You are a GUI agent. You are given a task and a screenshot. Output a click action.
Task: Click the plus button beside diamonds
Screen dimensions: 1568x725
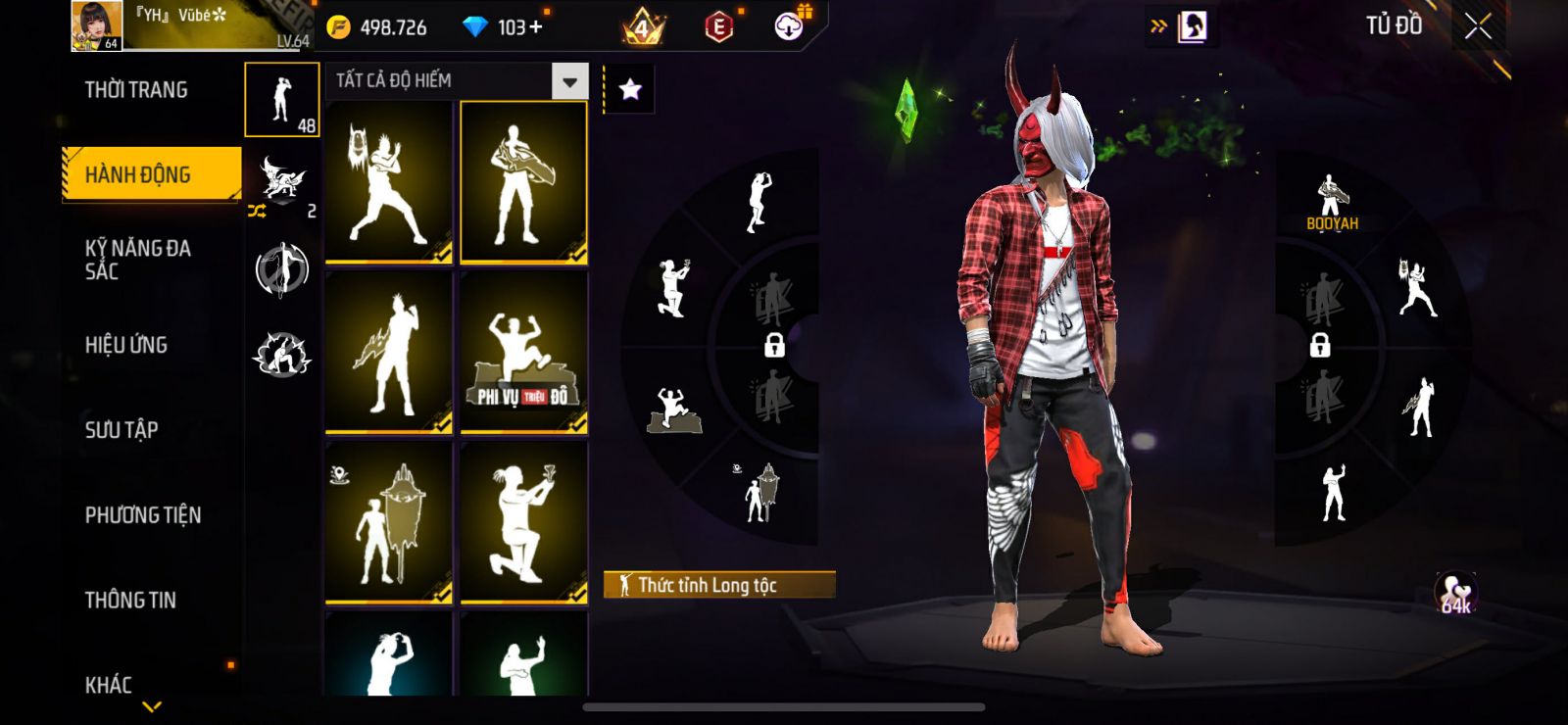[x=535, y=26]
